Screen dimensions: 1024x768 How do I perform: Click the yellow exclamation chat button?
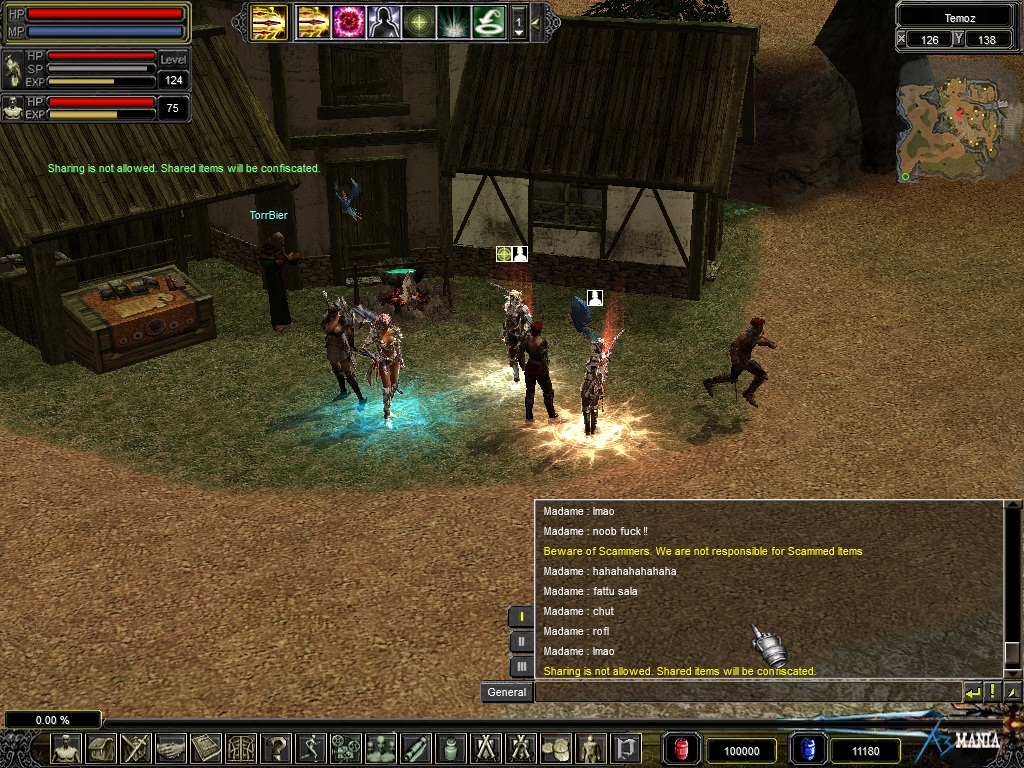click(992, 692)
